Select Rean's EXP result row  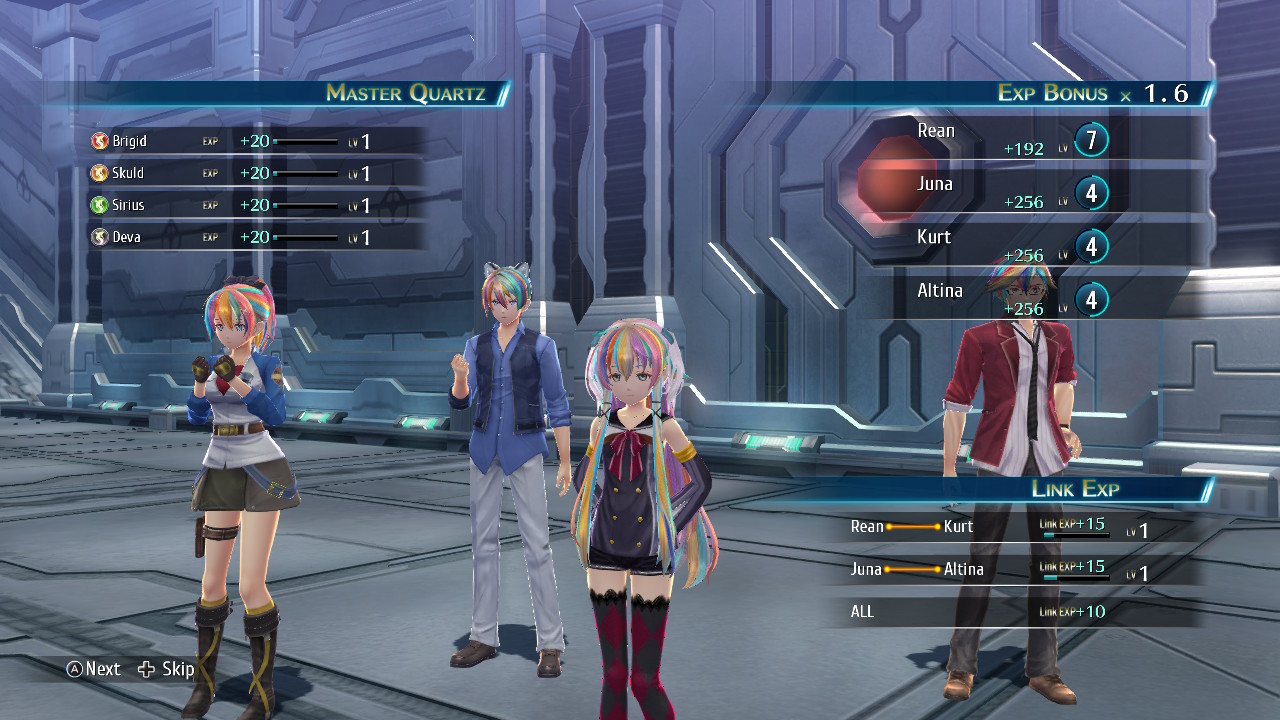(1010, 140)
